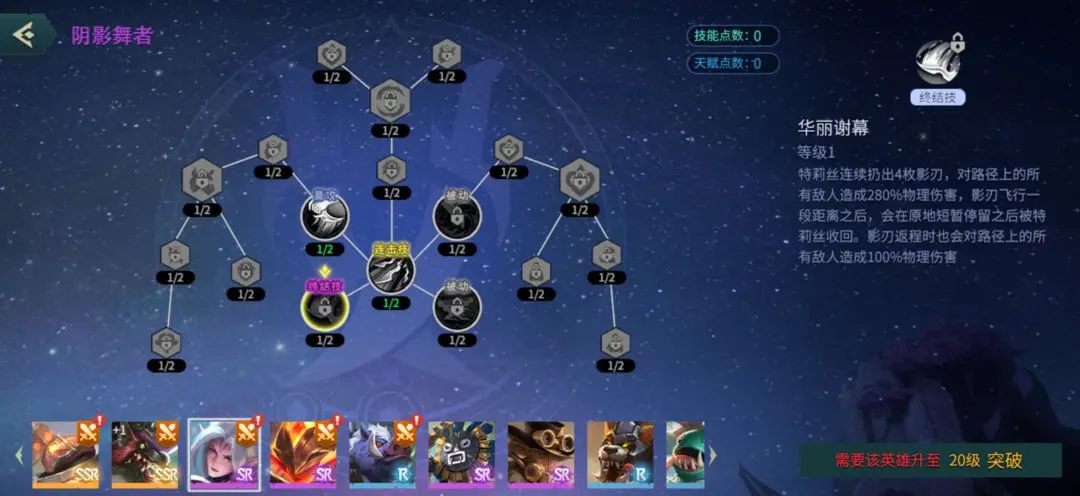This screenshot has width=1080, height=496.
Task: Select the first SSR hero portrait
Action: [65, 455]
